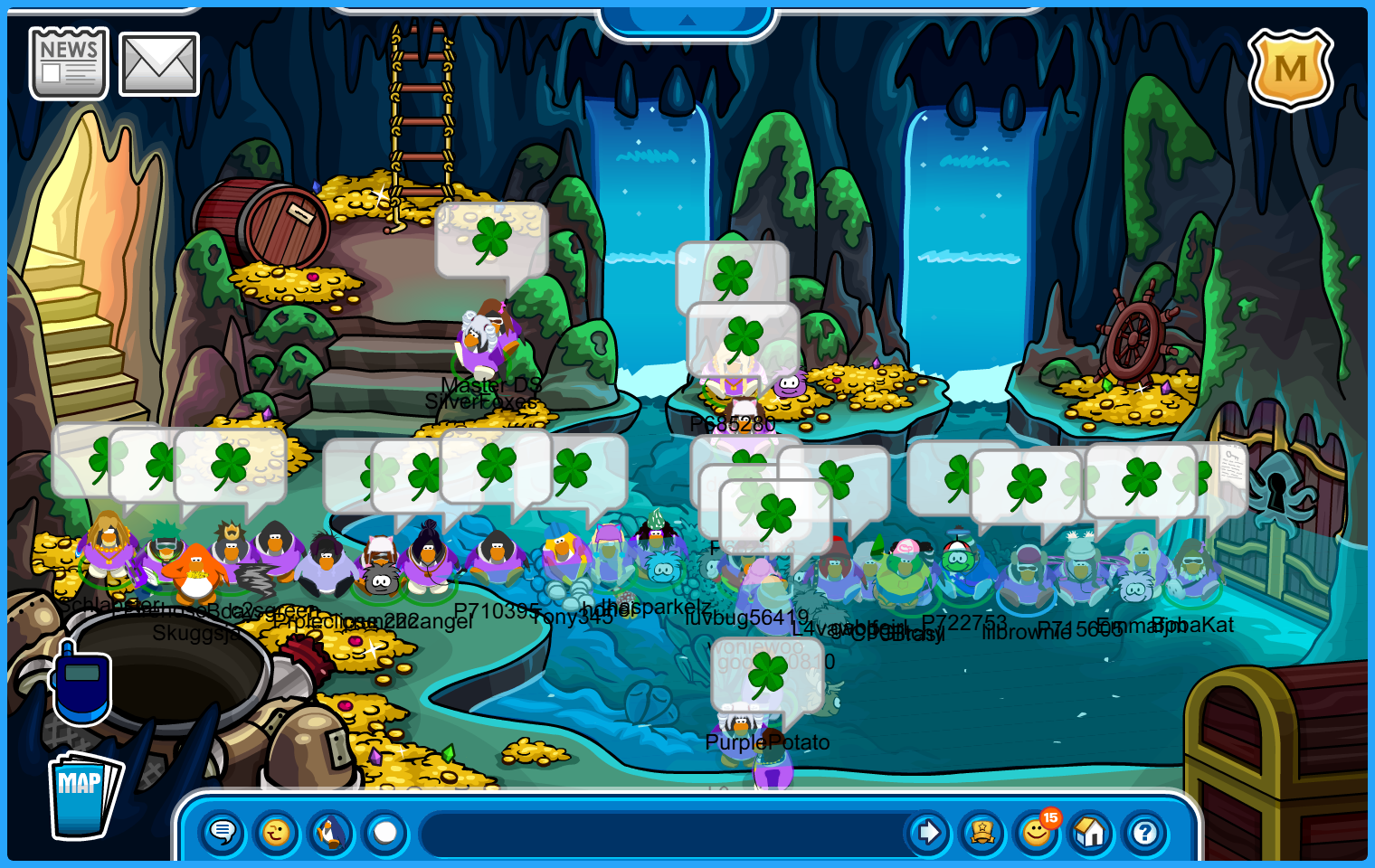Viewport: 1375px width, 868px height.
Task: Go to your igloo with house icon
Action: coord(1091,832)
